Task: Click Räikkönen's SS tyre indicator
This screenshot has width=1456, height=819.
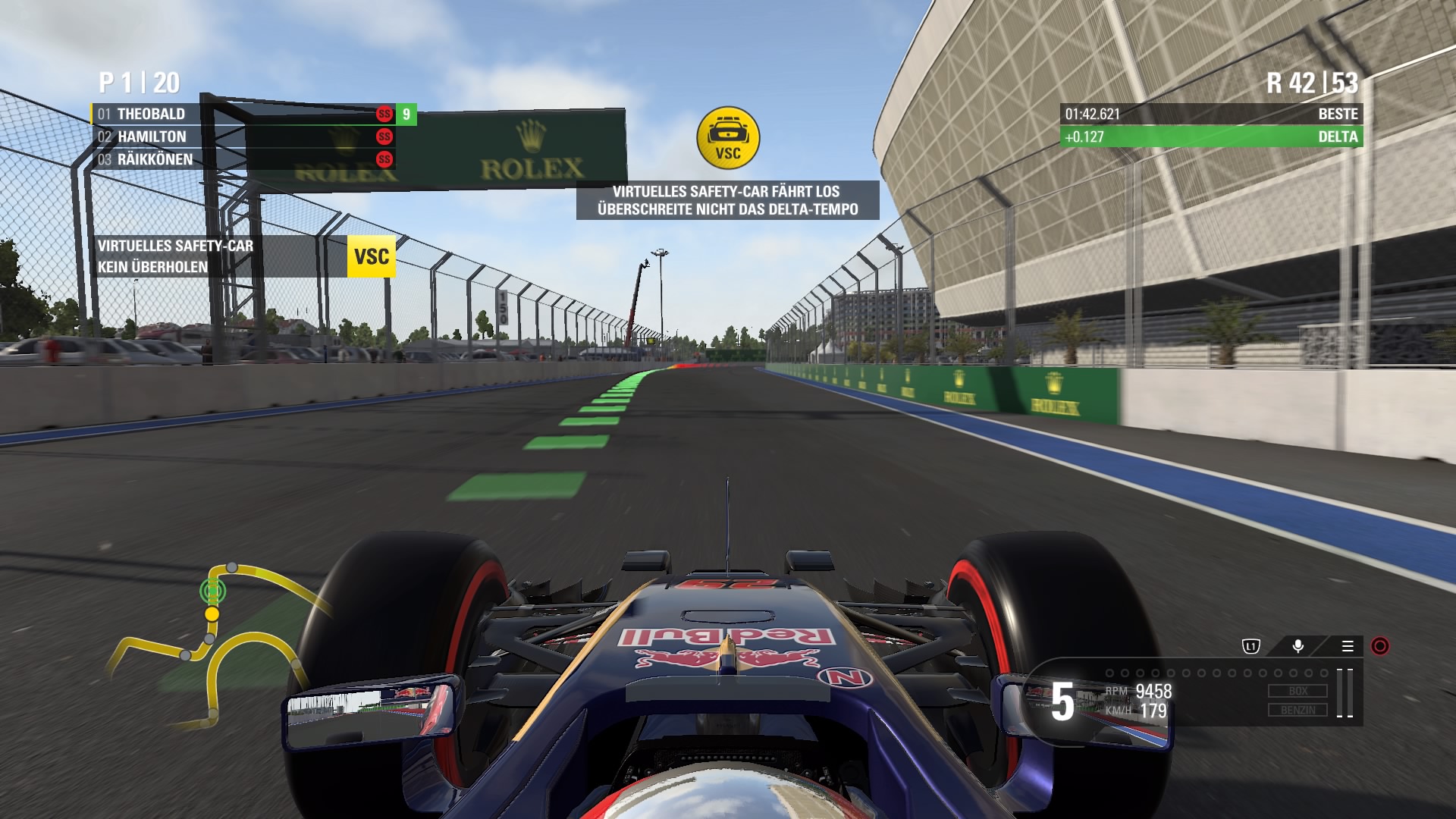Action: tap(385, 158)
